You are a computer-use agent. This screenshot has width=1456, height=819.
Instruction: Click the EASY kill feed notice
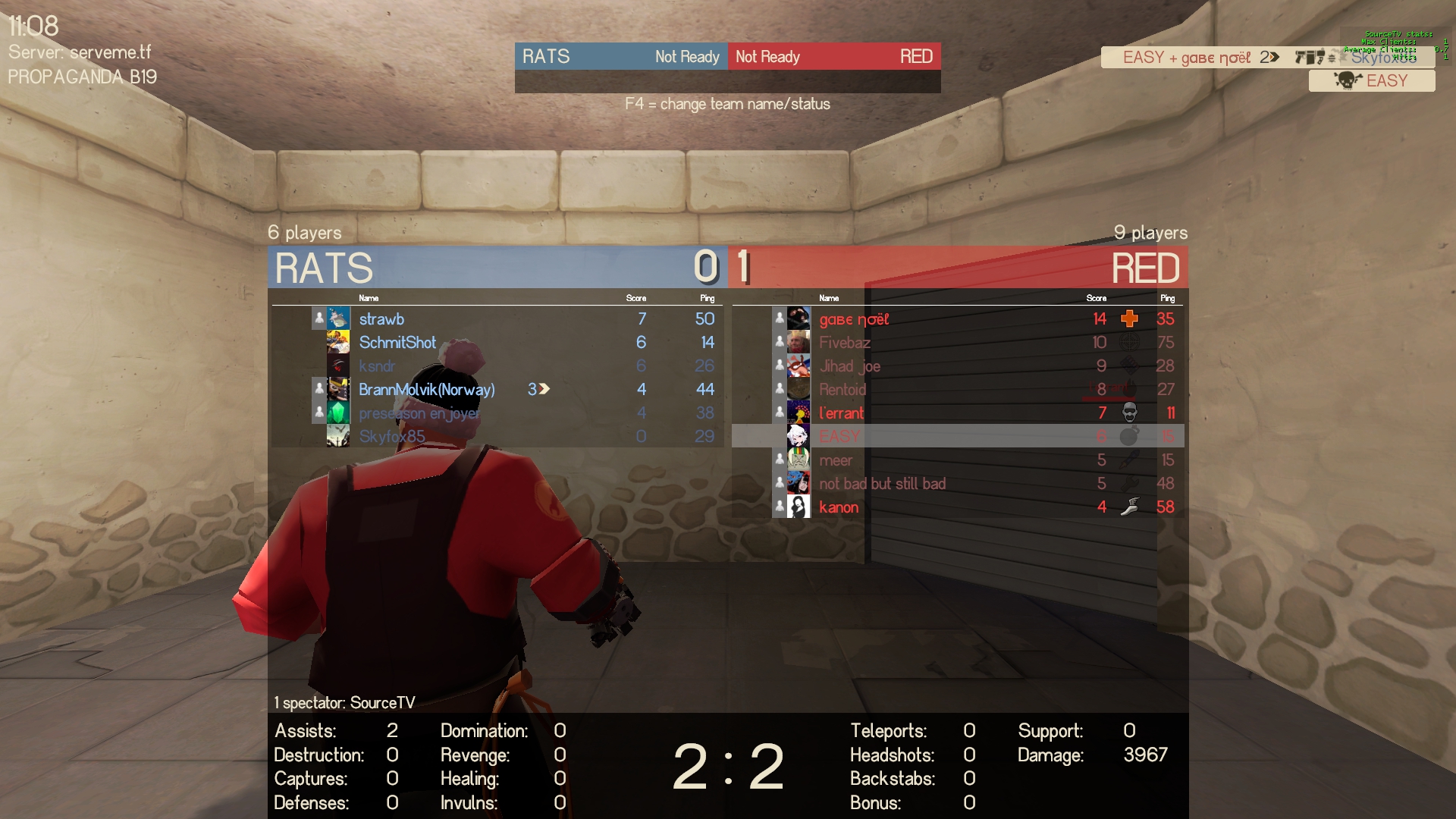(x=1372, y=80)
